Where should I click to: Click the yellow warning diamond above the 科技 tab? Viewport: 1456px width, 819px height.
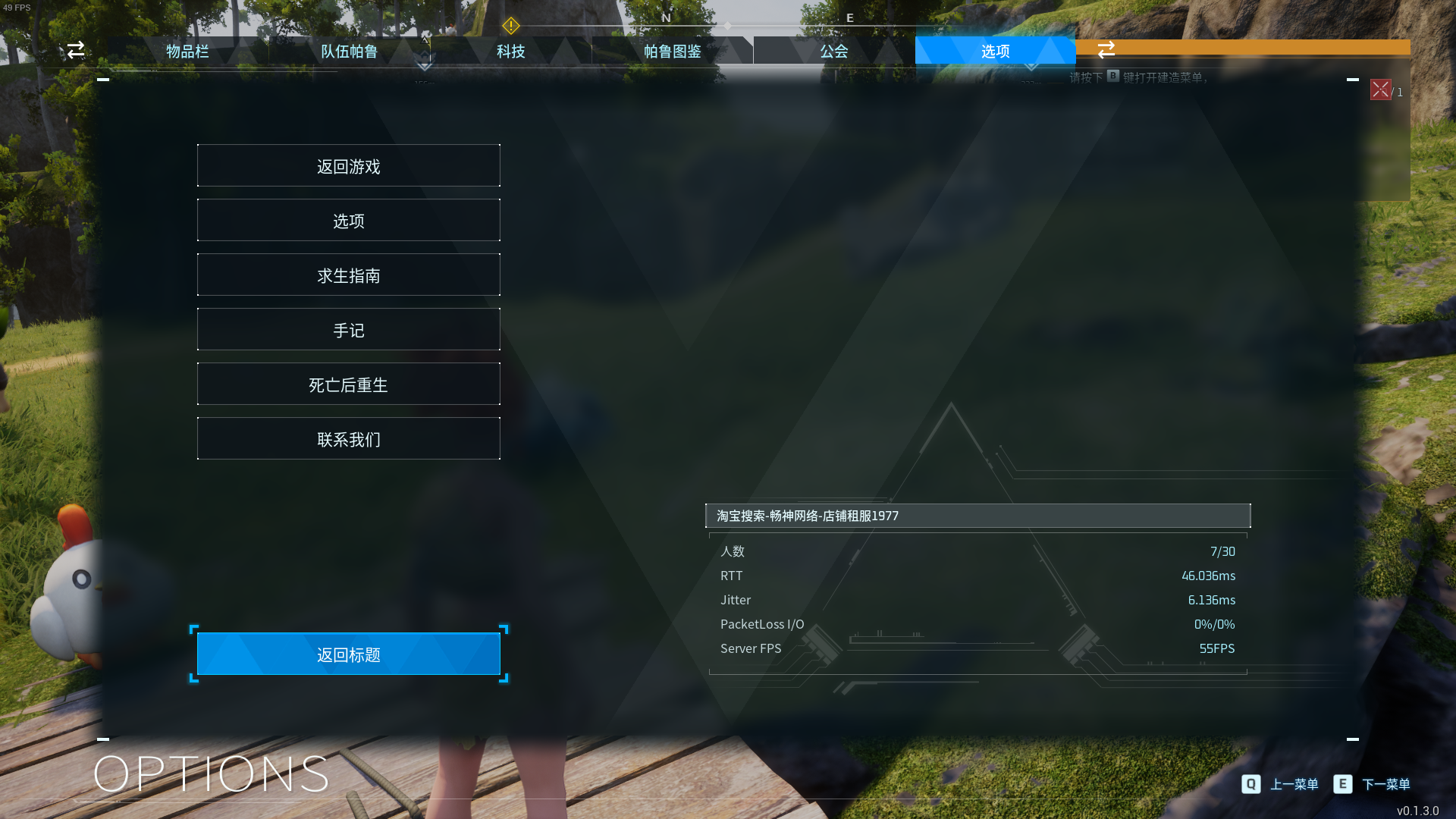pyautogui.click(x=513, y=26)
